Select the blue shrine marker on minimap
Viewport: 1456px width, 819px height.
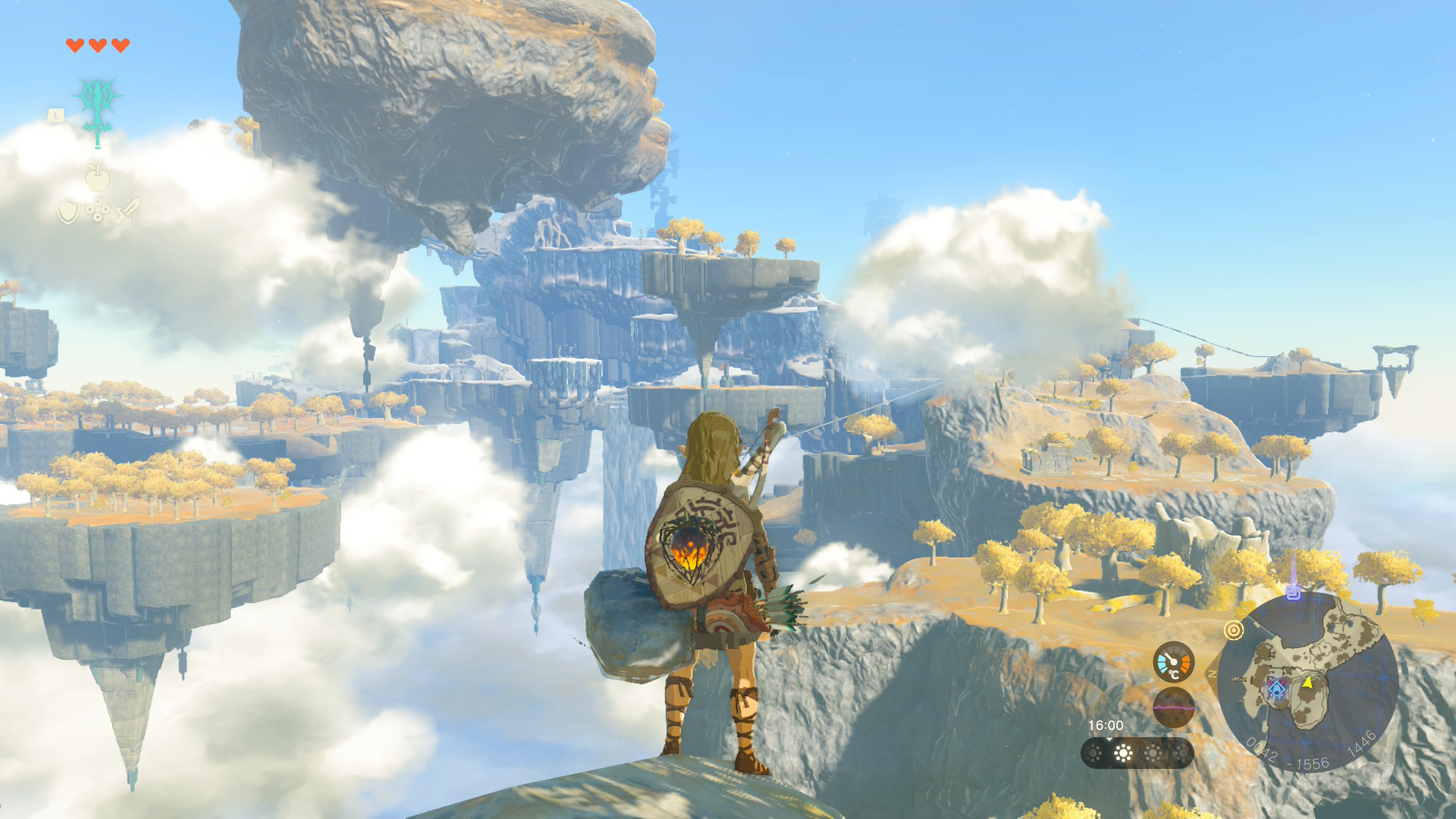click(1277, 689)
